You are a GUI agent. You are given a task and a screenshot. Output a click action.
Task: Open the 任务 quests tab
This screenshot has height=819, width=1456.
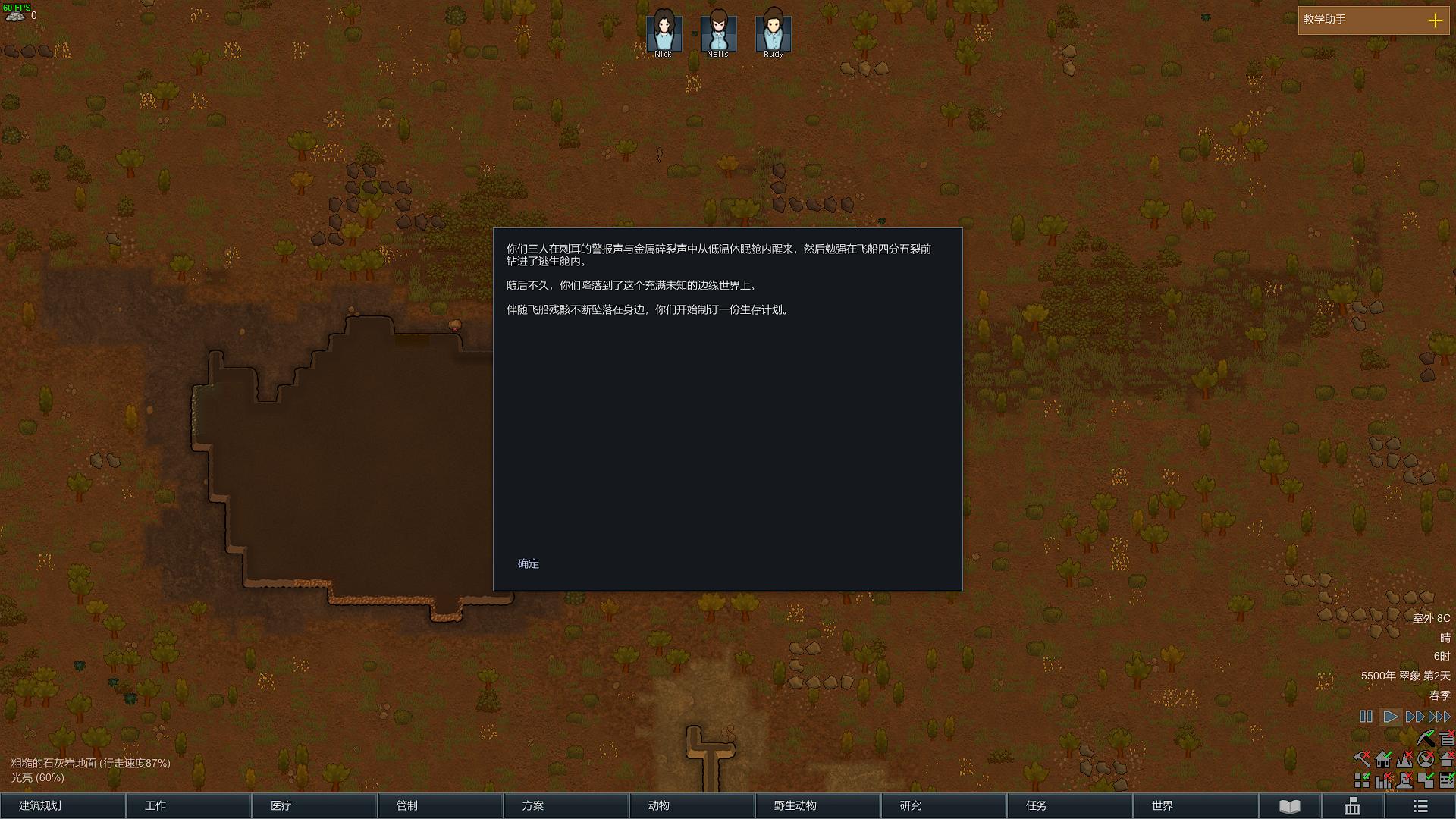click(x=1069, y=805)
